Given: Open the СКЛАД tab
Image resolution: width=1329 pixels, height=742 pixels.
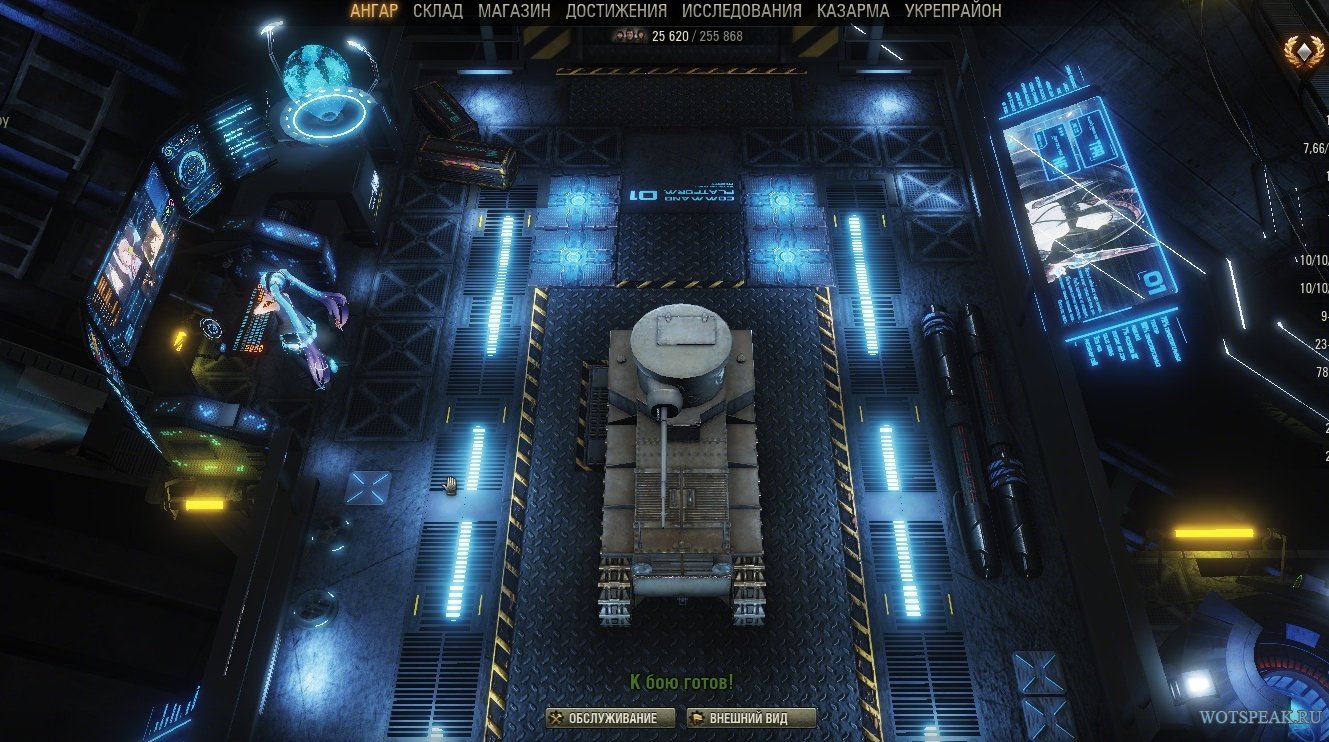Looking at the screenshot, I should point(438,11).
